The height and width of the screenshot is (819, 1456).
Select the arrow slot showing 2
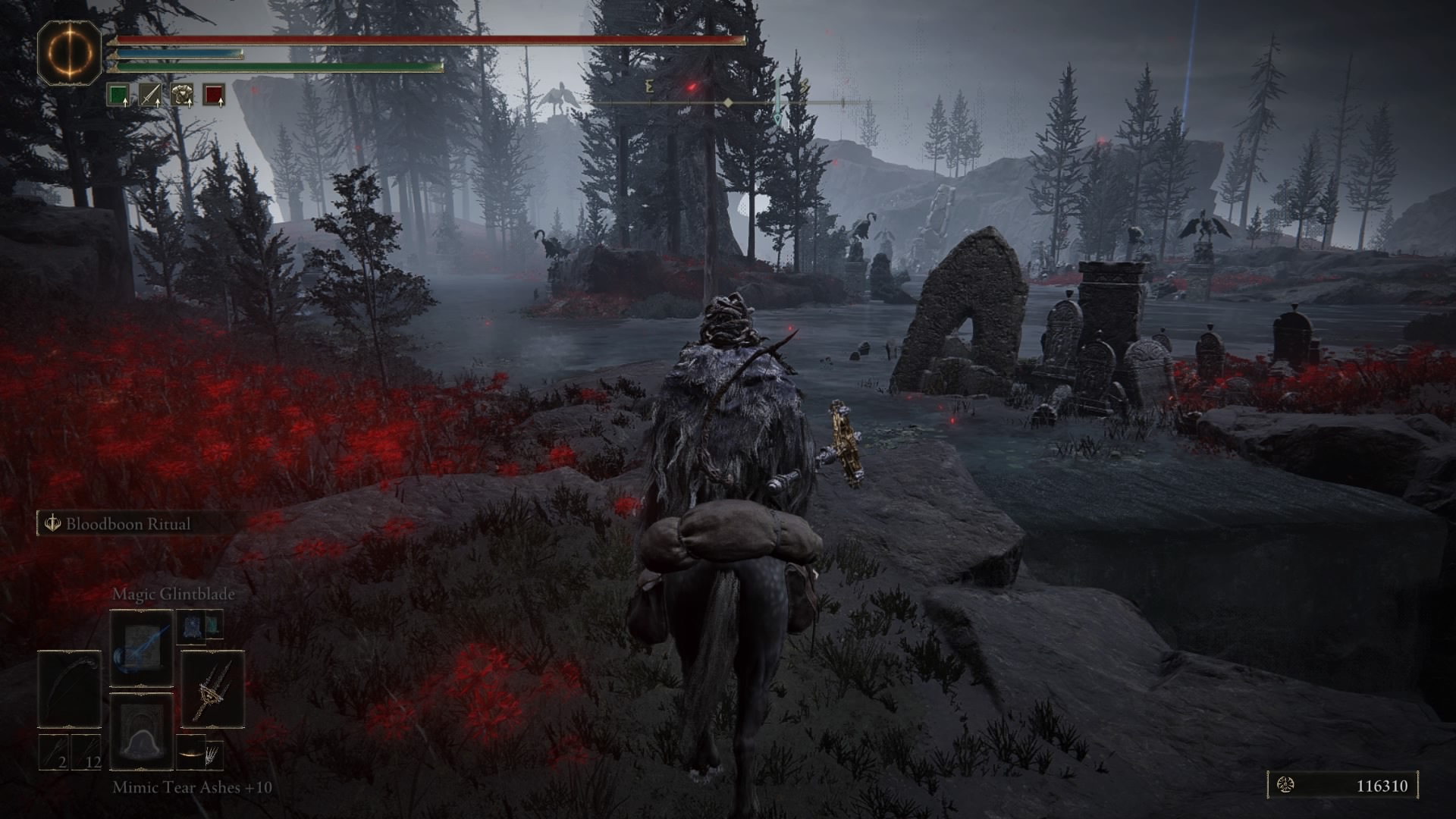click(x=55, y=752)
